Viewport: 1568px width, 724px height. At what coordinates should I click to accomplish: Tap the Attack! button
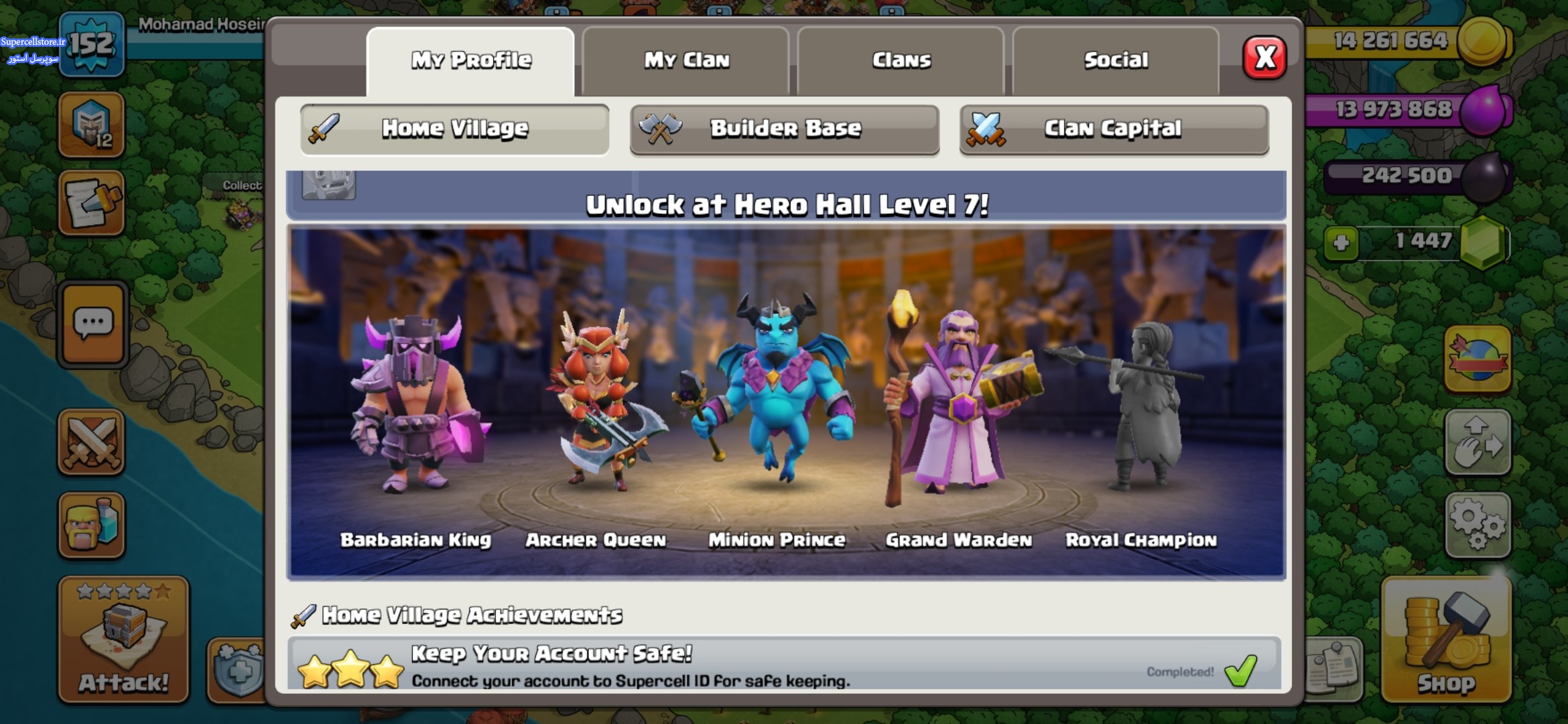123,639
